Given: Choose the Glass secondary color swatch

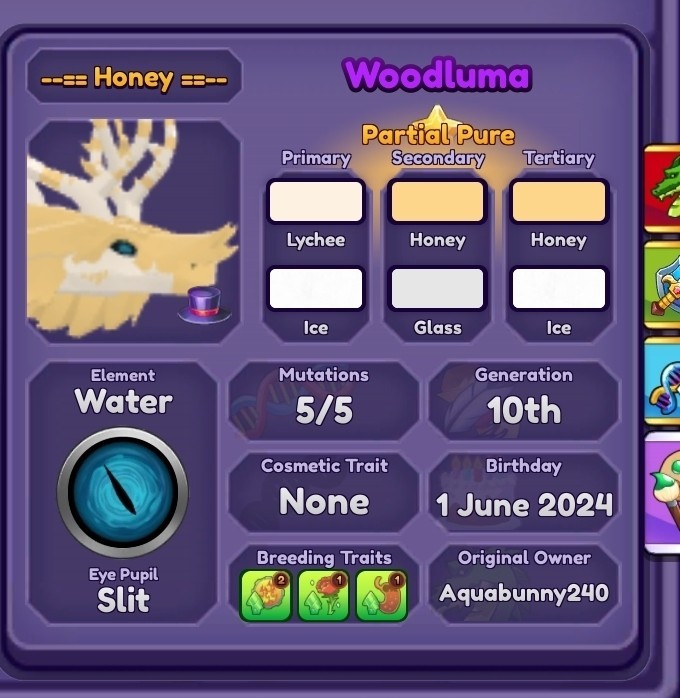Looking at the screenshot, I should click(437, 288).
